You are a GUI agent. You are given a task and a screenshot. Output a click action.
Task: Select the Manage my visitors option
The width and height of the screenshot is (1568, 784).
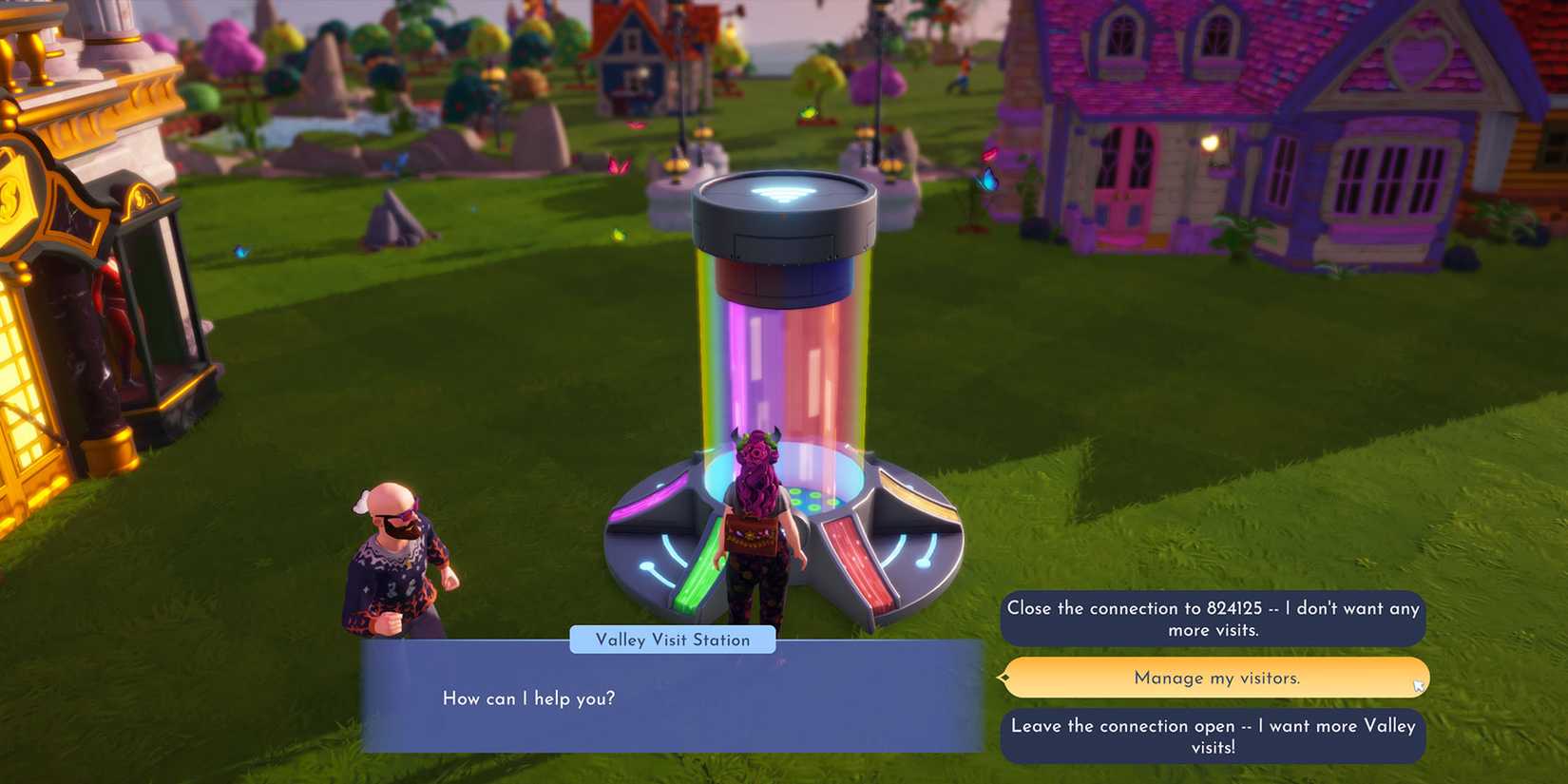[x=1214, y=678]
